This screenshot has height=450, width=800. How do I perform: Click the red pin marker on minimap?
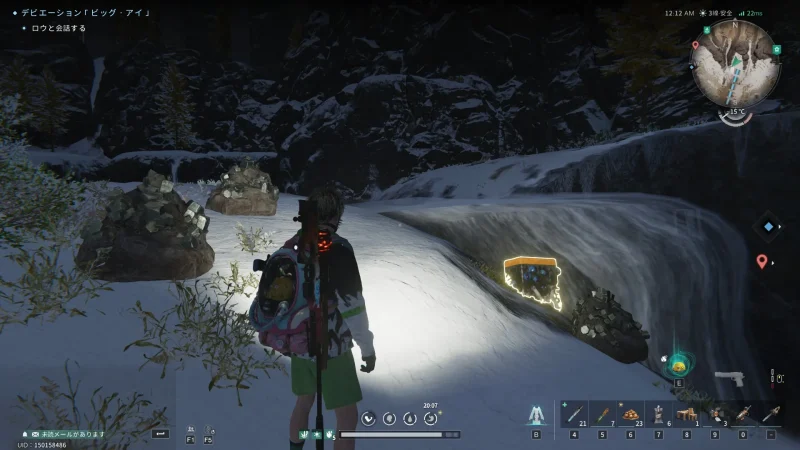pyautogui.click(x=695, y=45)
